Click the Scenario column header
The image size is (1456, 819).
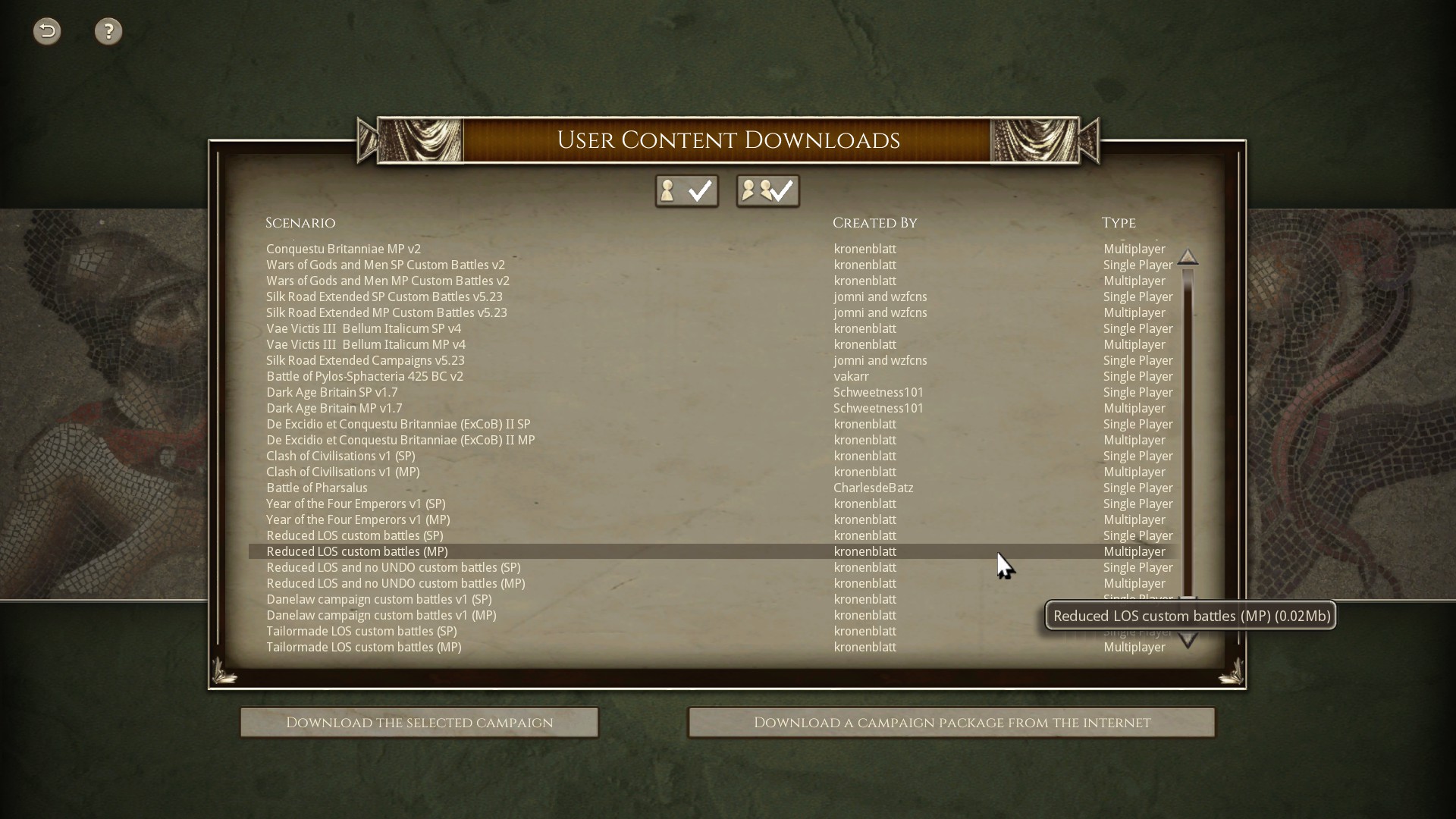pyautogui.click(x=300, y=222)
